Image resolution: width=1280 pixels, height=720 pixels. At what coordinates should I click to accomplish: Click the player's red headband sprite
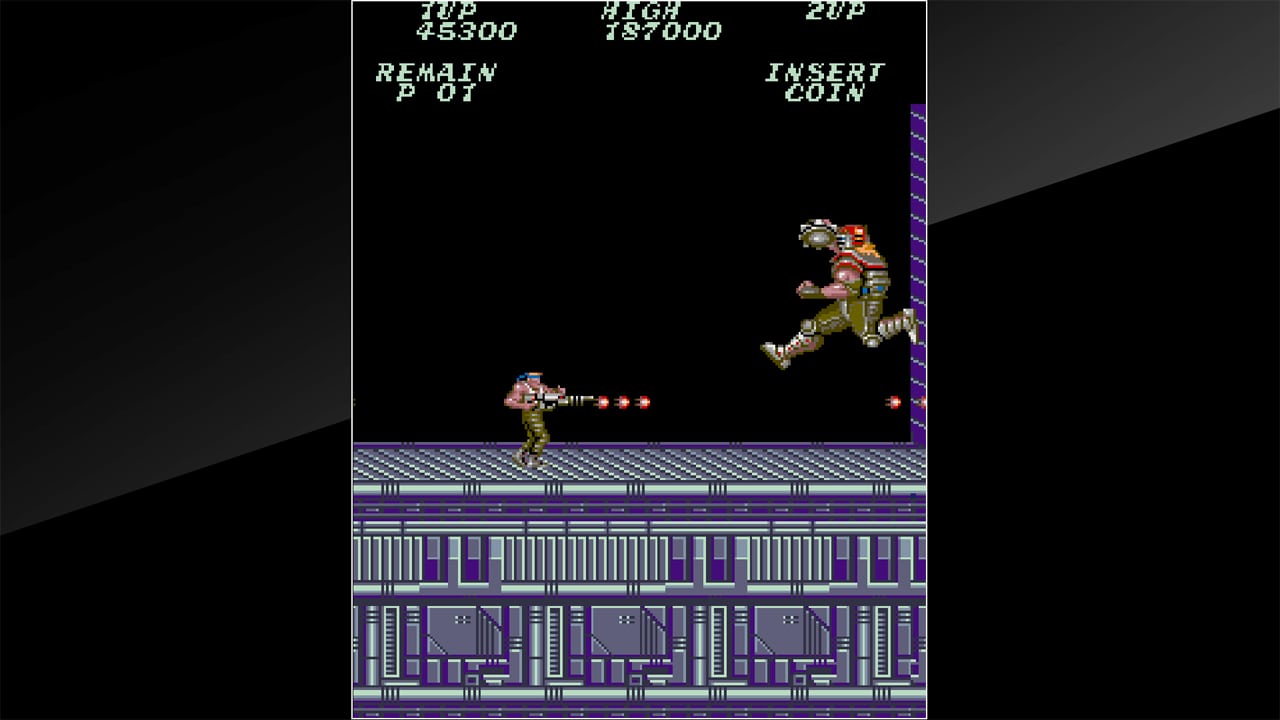530,378
